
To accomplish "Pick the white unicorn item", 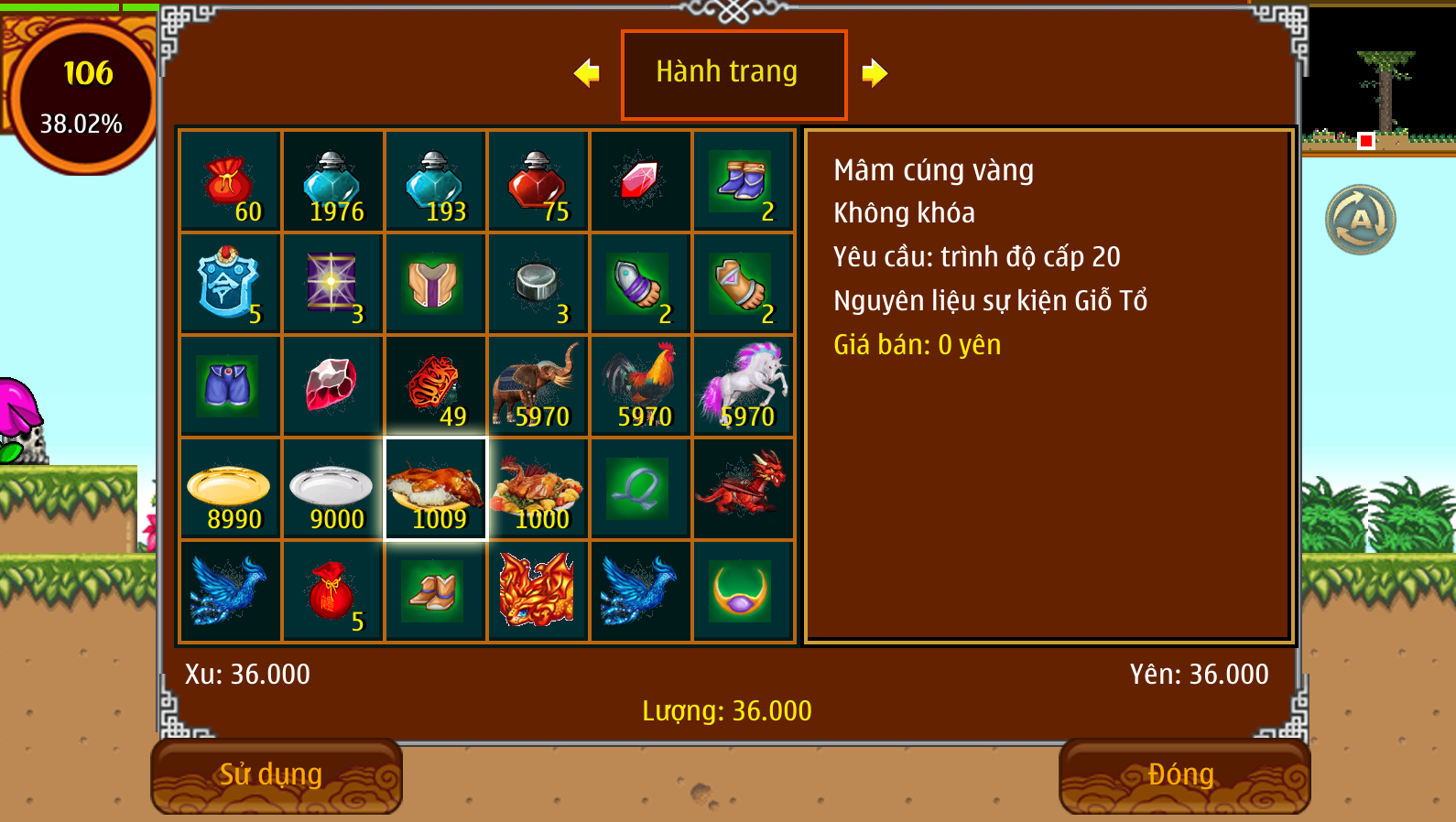I will click(743, 386).
